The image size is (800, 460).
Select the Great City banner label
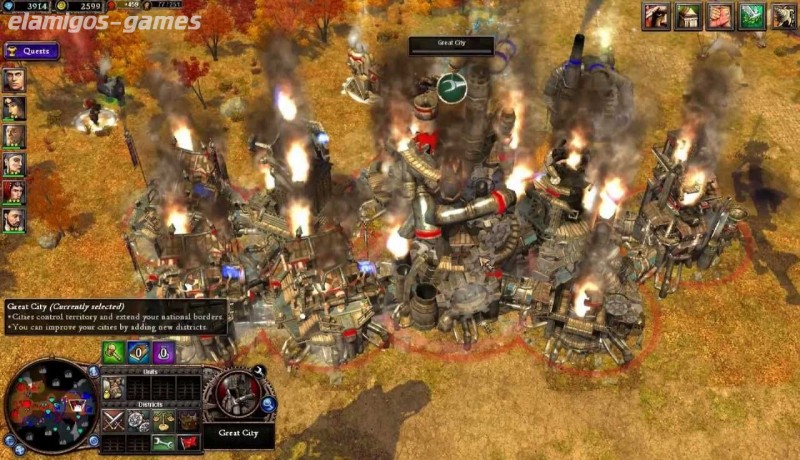451,44
